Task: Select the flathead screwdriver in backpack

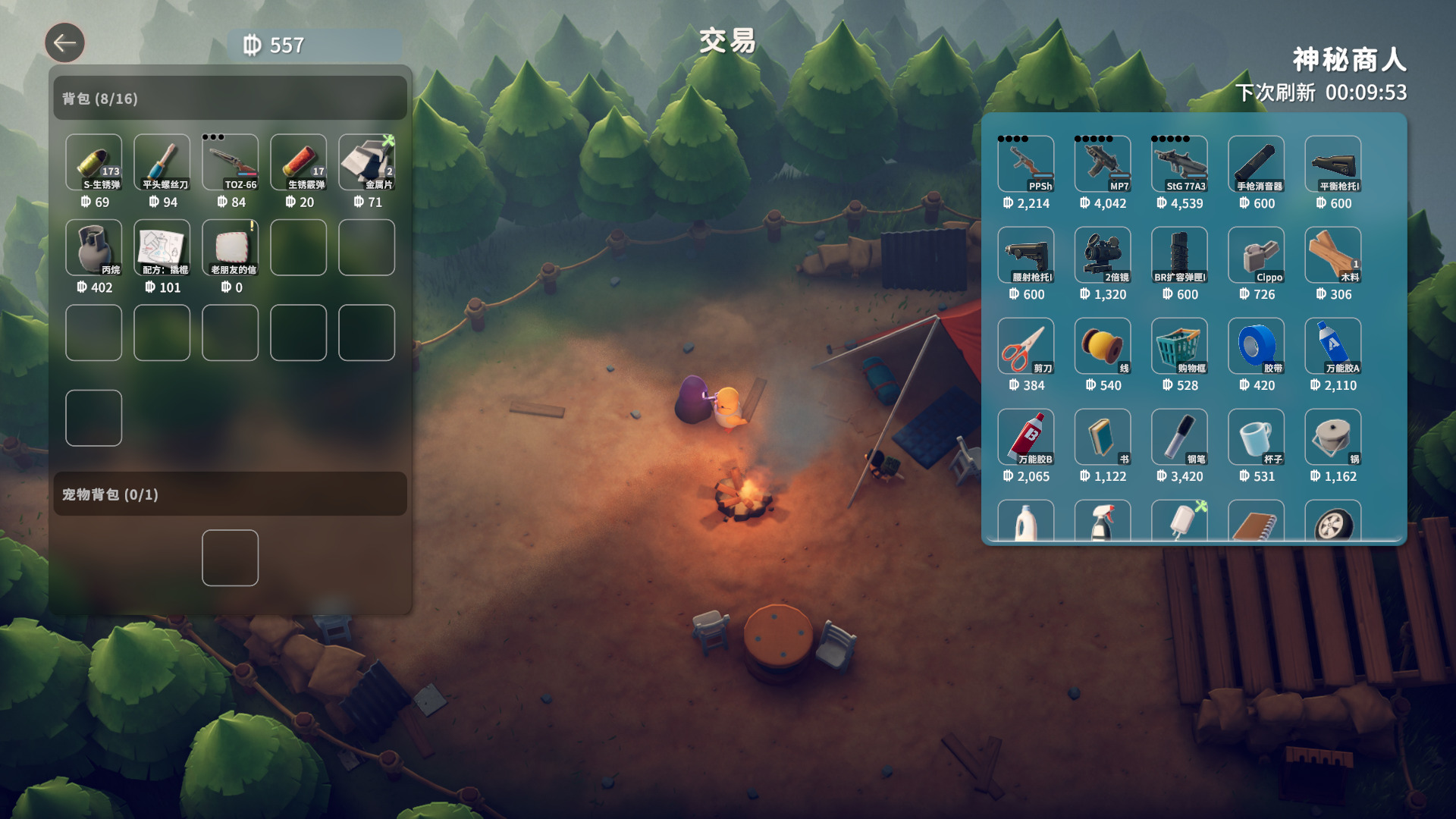Action: tap(162, 162)
